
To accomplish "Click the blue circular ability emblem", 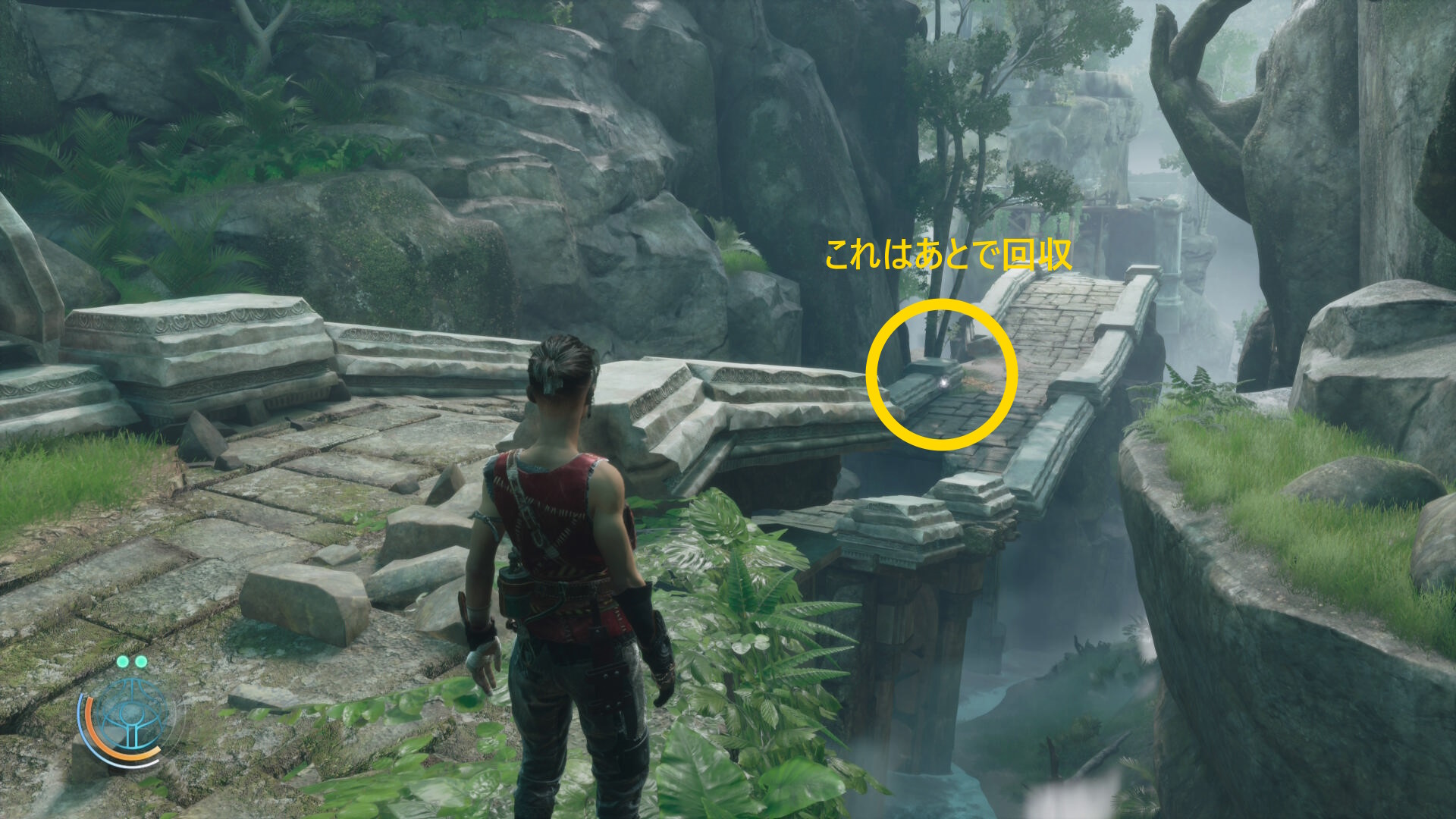I will pyautogui.click(x=133, y=714).
